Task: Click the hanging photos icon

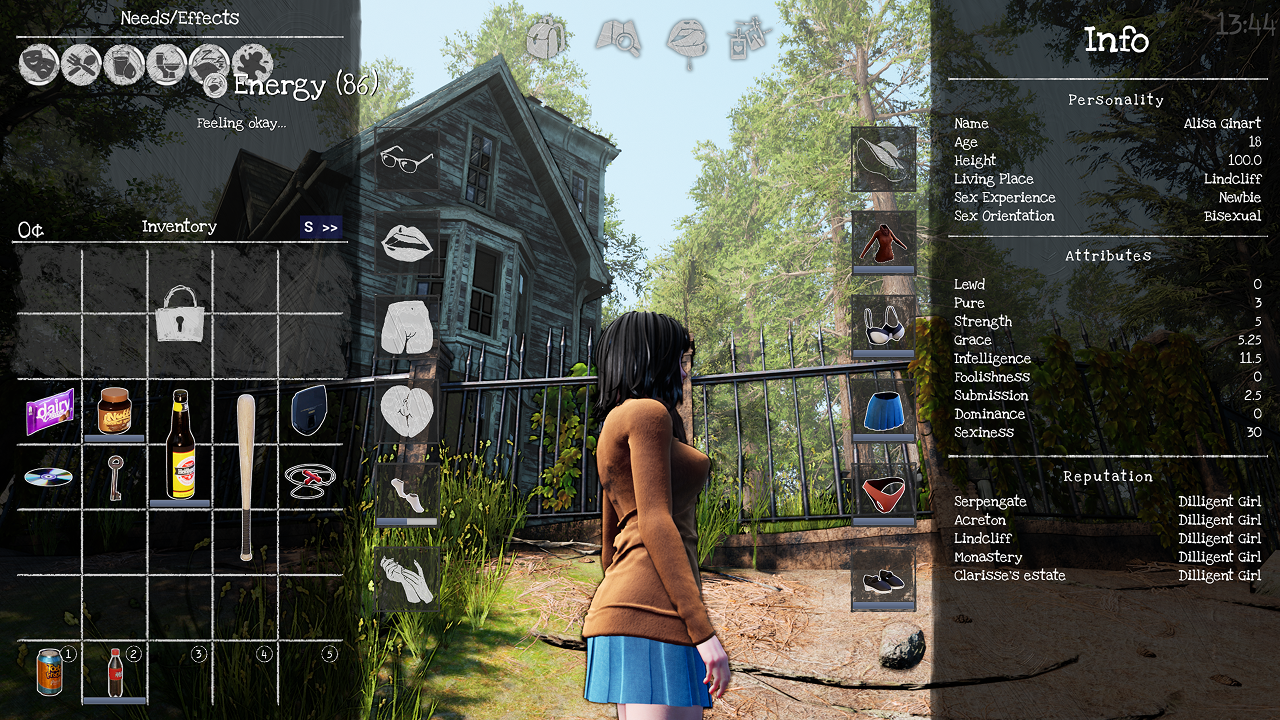Action: tap(750, 40)
